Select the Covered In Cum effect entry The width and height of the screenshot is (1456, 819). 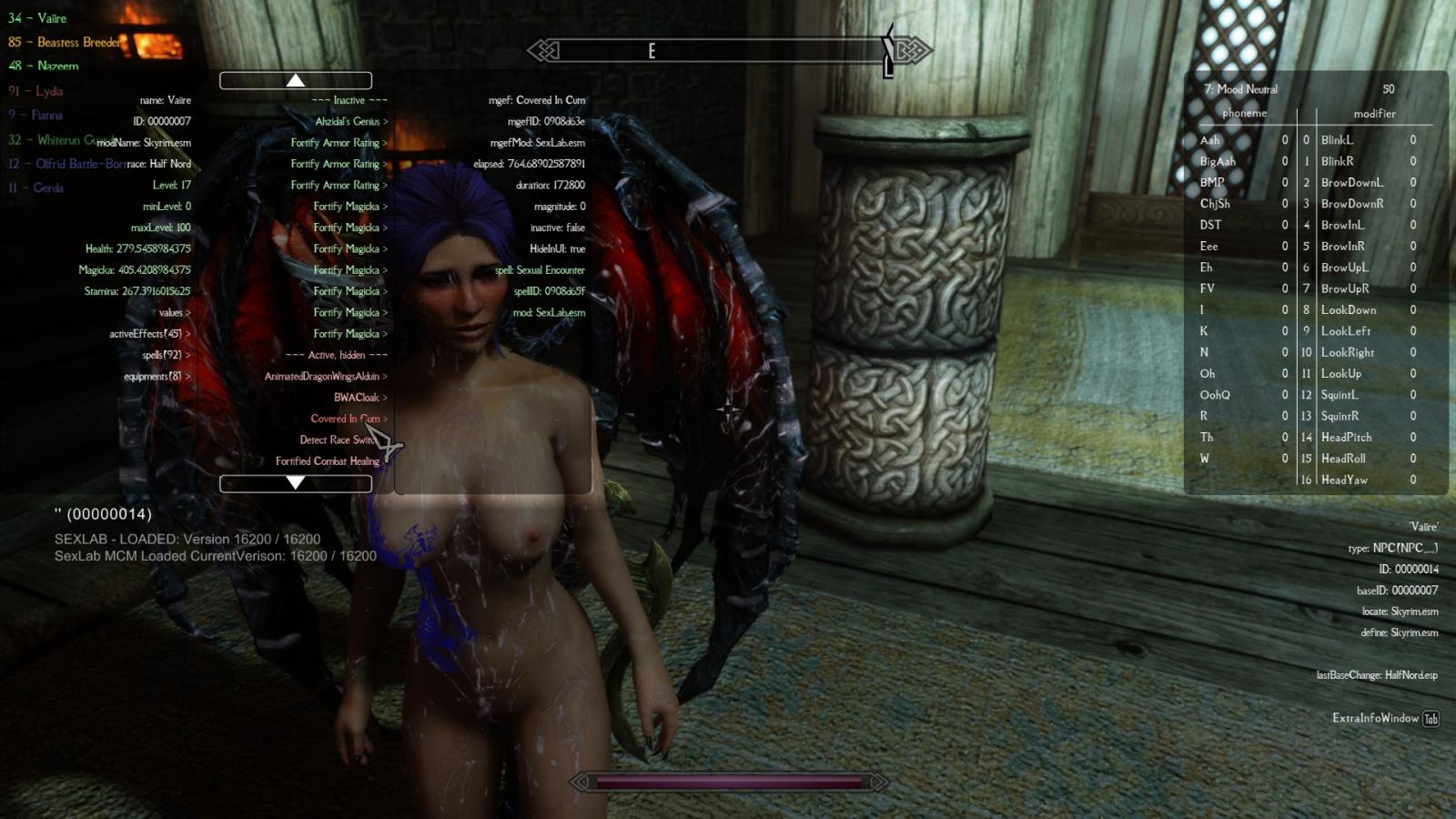point(348,419)
